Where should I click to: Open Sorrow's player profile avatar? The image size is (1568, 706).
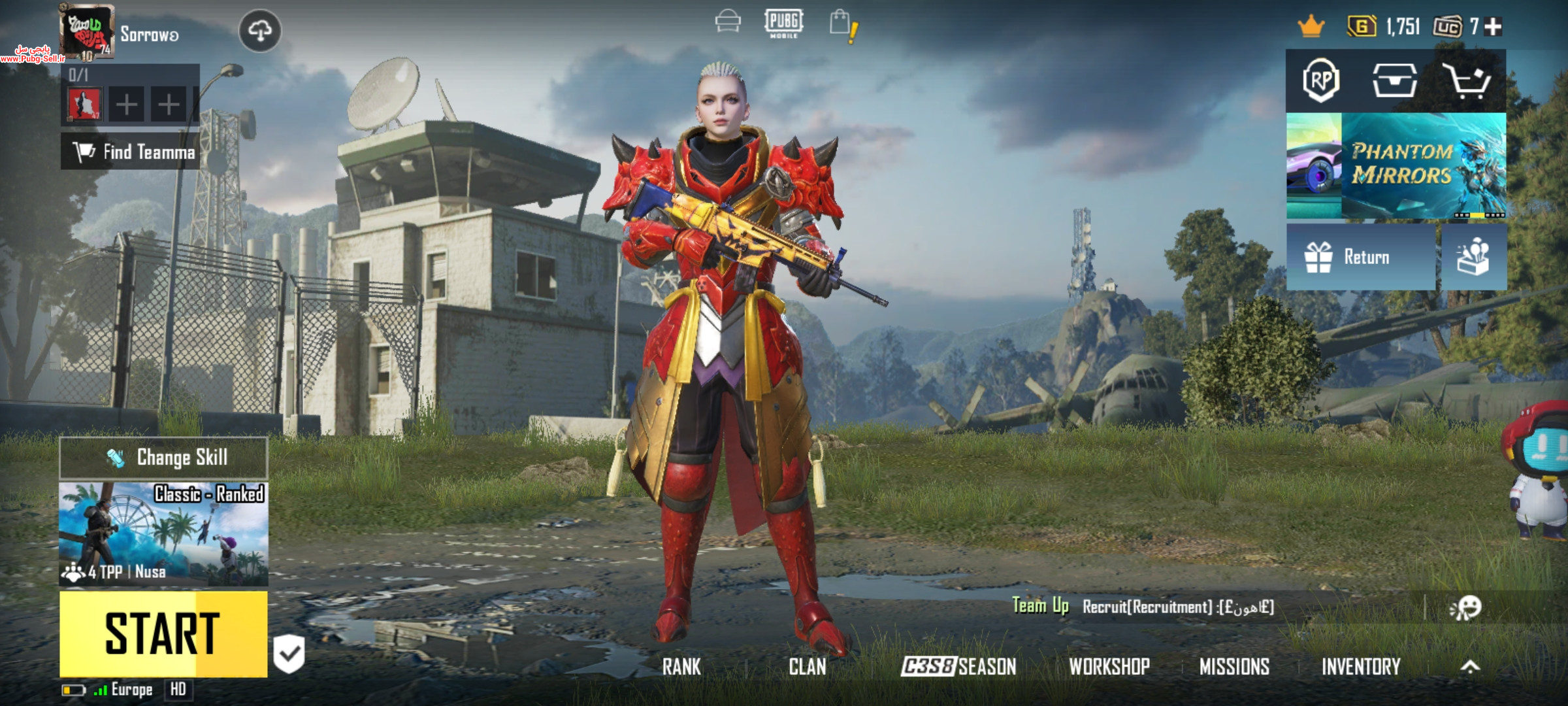point(88,31)
